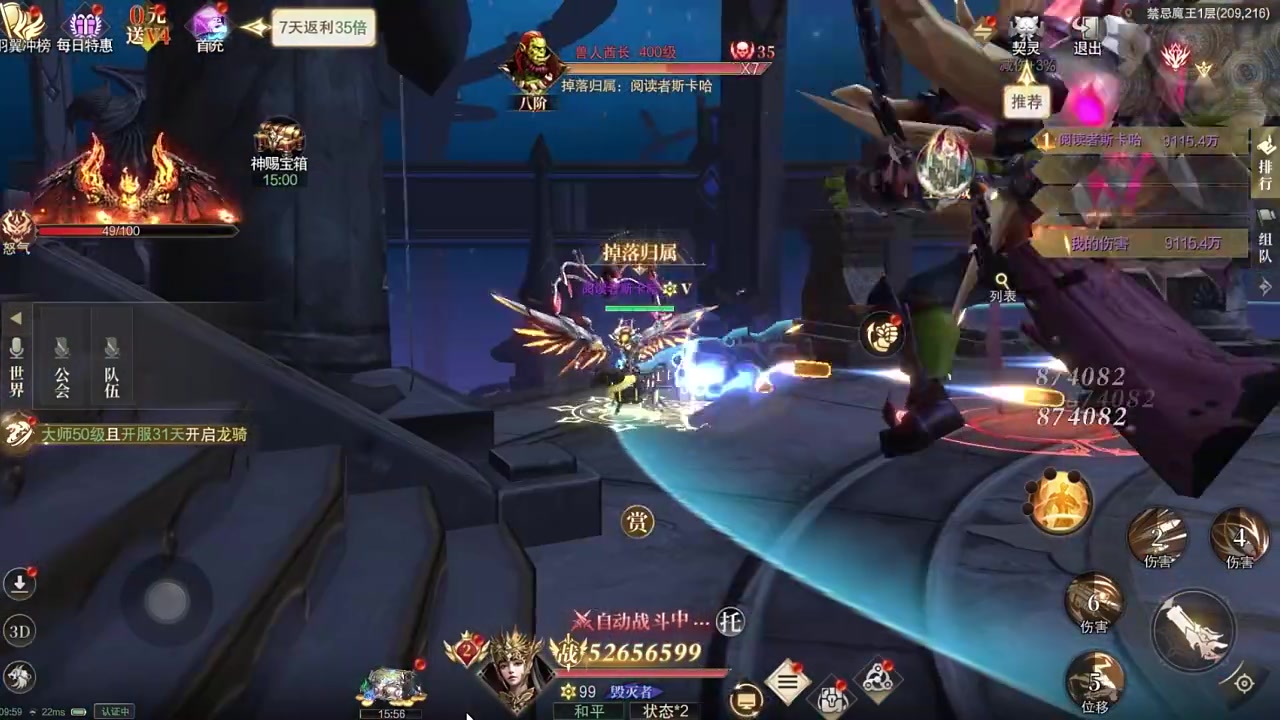Open the 神赐宝箱 treasure chest

point(279,148)
